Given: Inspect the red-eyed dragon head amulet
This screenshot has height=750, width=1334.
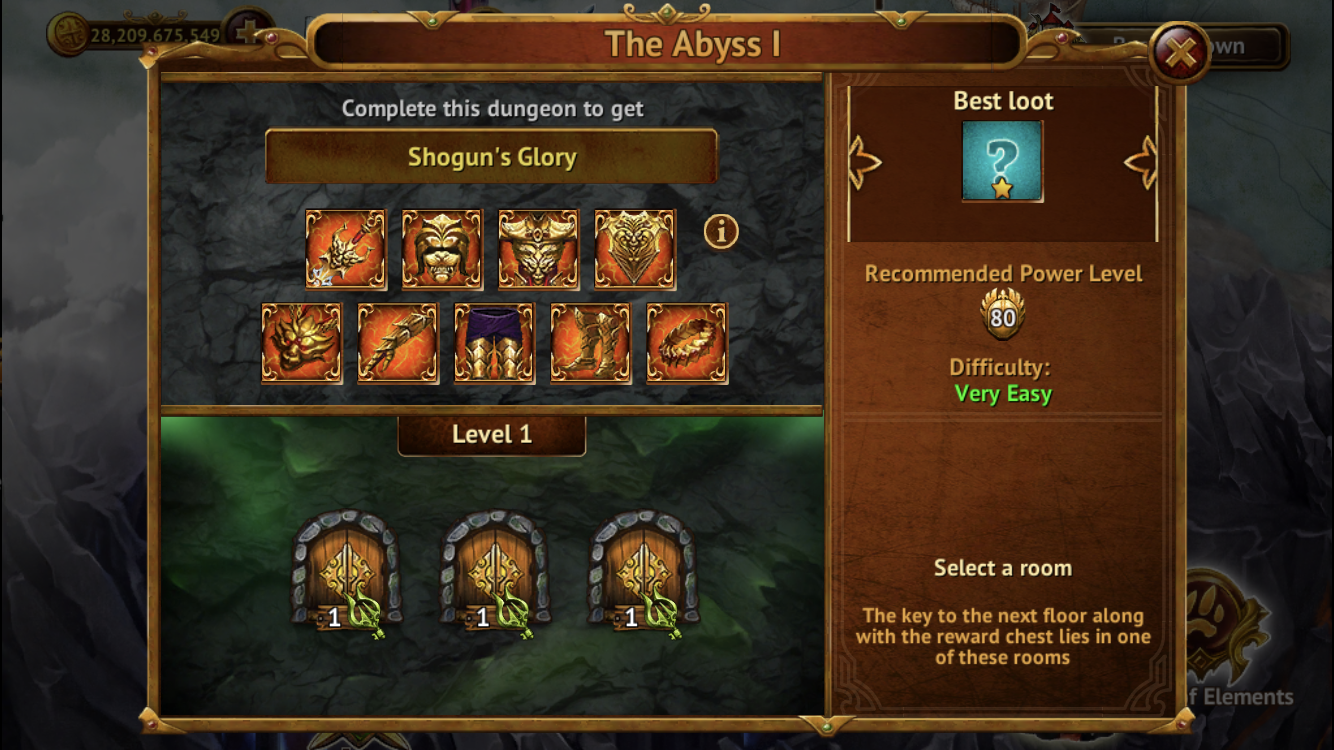Looking at the screenshot, I should pos(301,343).
